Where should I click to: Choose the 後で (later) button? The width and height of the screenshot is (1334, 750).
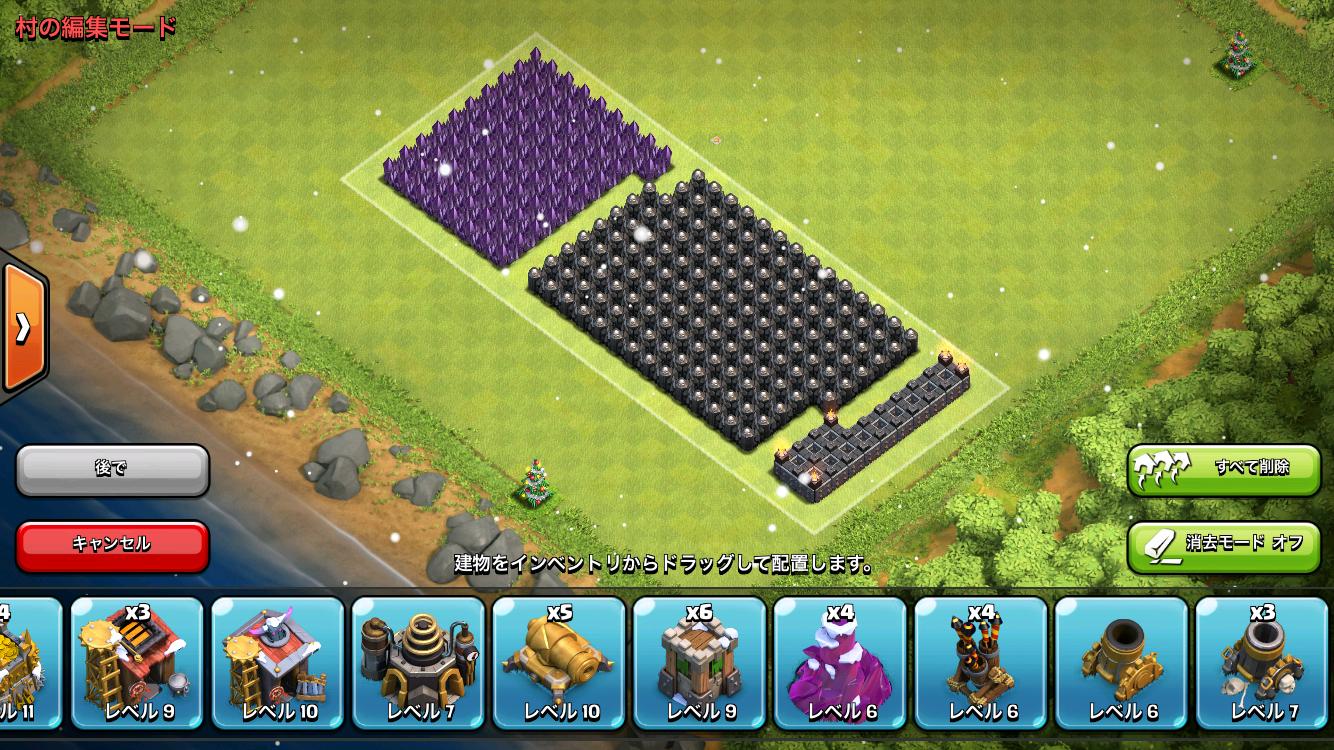[x=112, y=469]
